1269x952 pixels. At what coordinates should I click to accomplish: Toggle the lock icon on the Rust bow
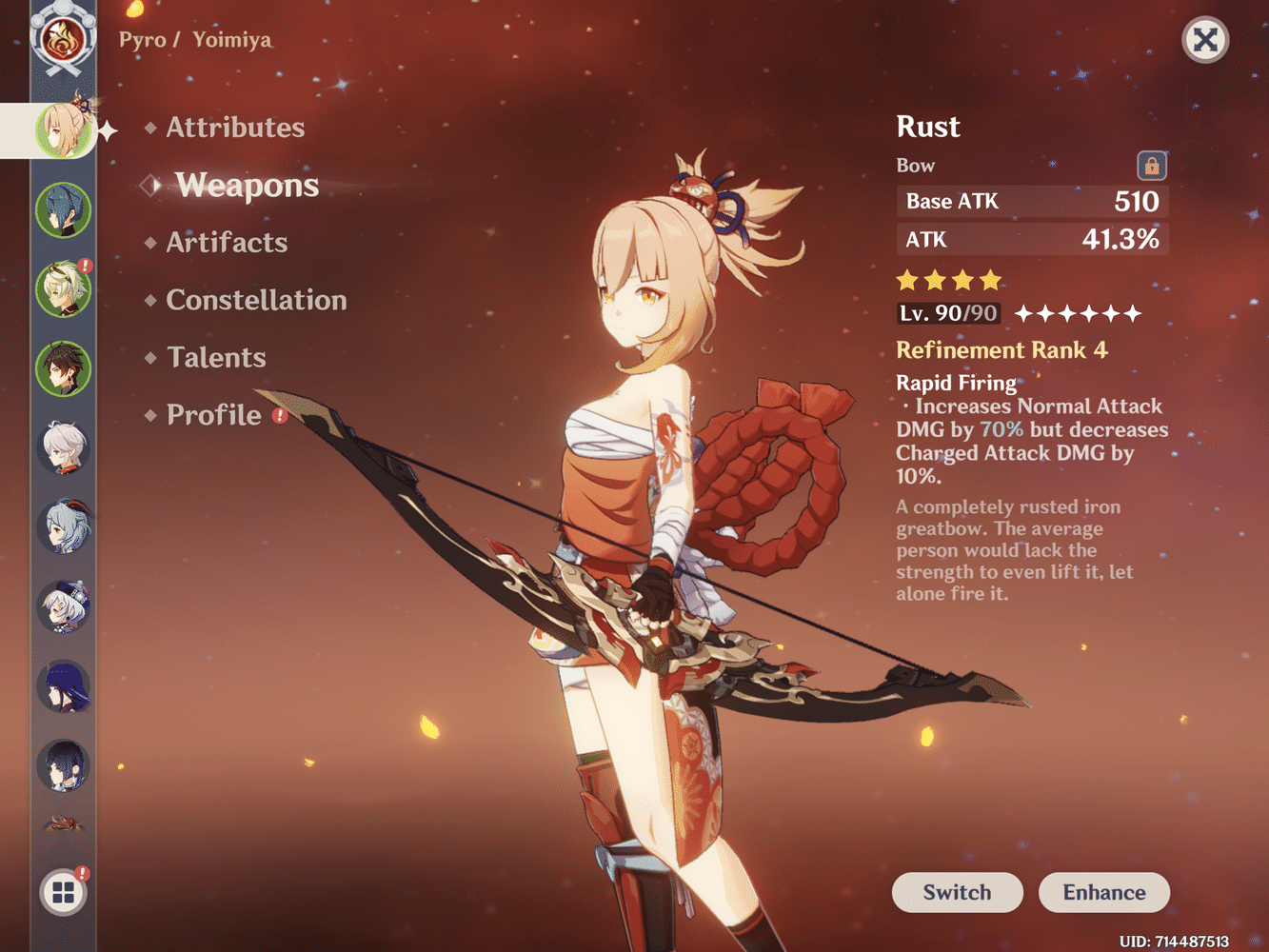[1151, 165]
